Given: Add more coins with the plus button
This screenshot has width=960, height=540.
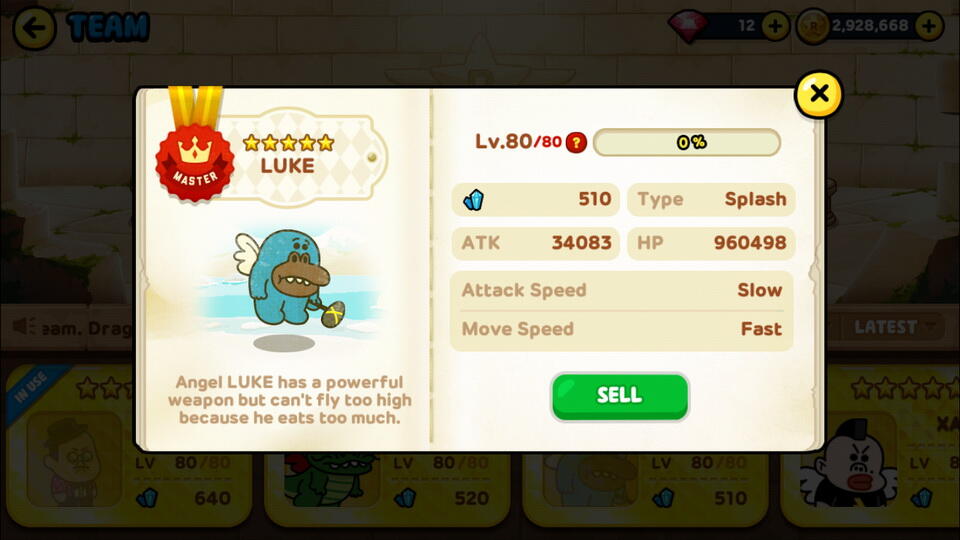Looking at the screenshot, I should tap(929, 27).
